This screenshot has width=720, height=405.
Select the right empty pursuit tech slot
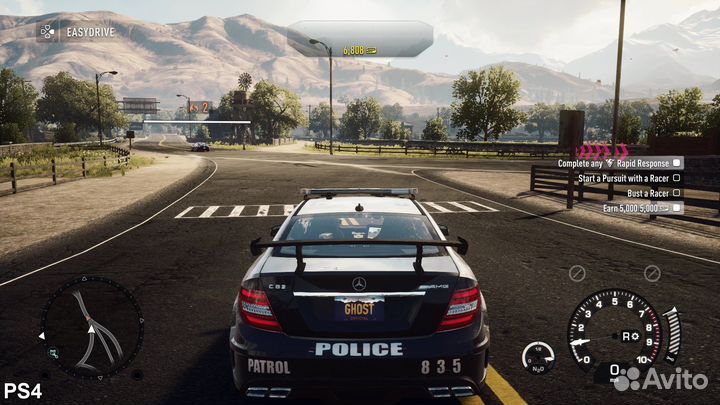click(x=652, y=273)
